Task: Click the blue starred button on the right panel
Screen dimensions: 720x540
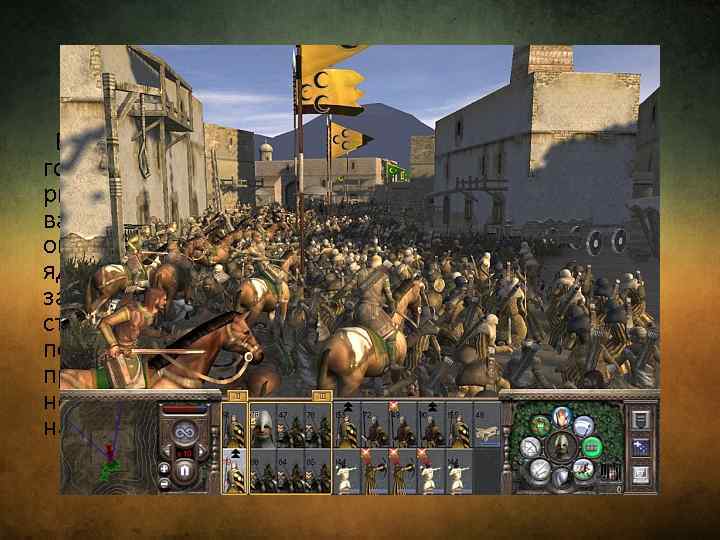Action: pos(640,447)
